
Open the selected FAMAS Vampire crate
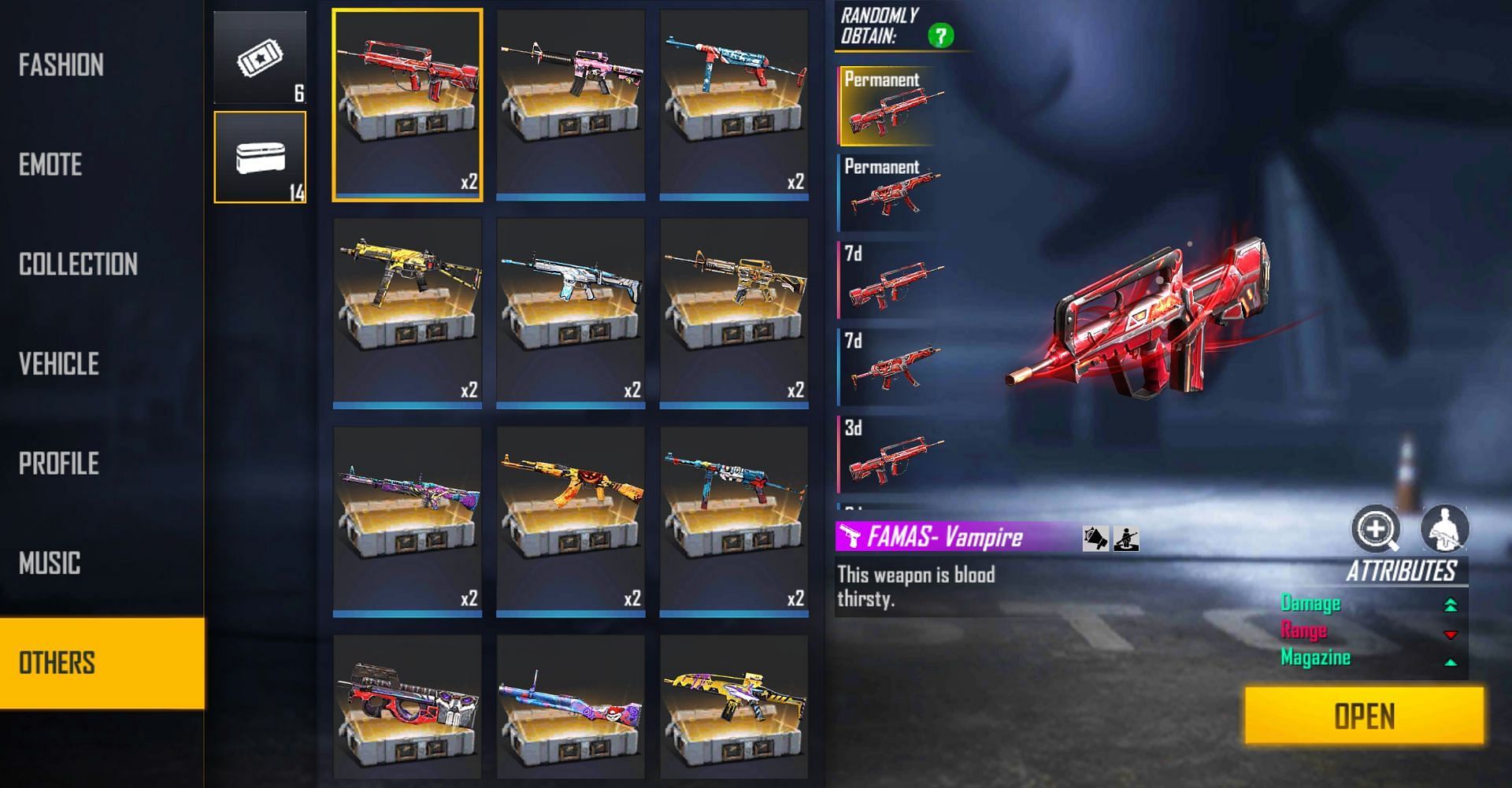[1364, 716]
